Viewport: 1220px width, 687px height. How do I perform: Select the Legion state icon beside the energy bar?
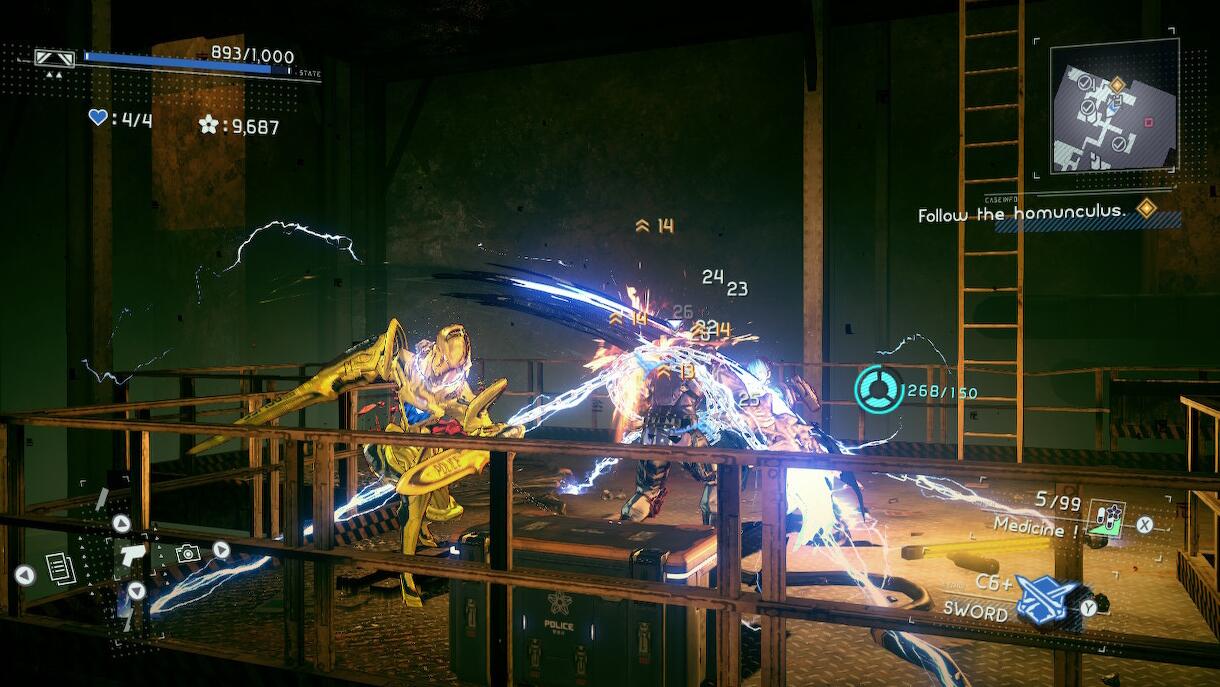point(54,58)
